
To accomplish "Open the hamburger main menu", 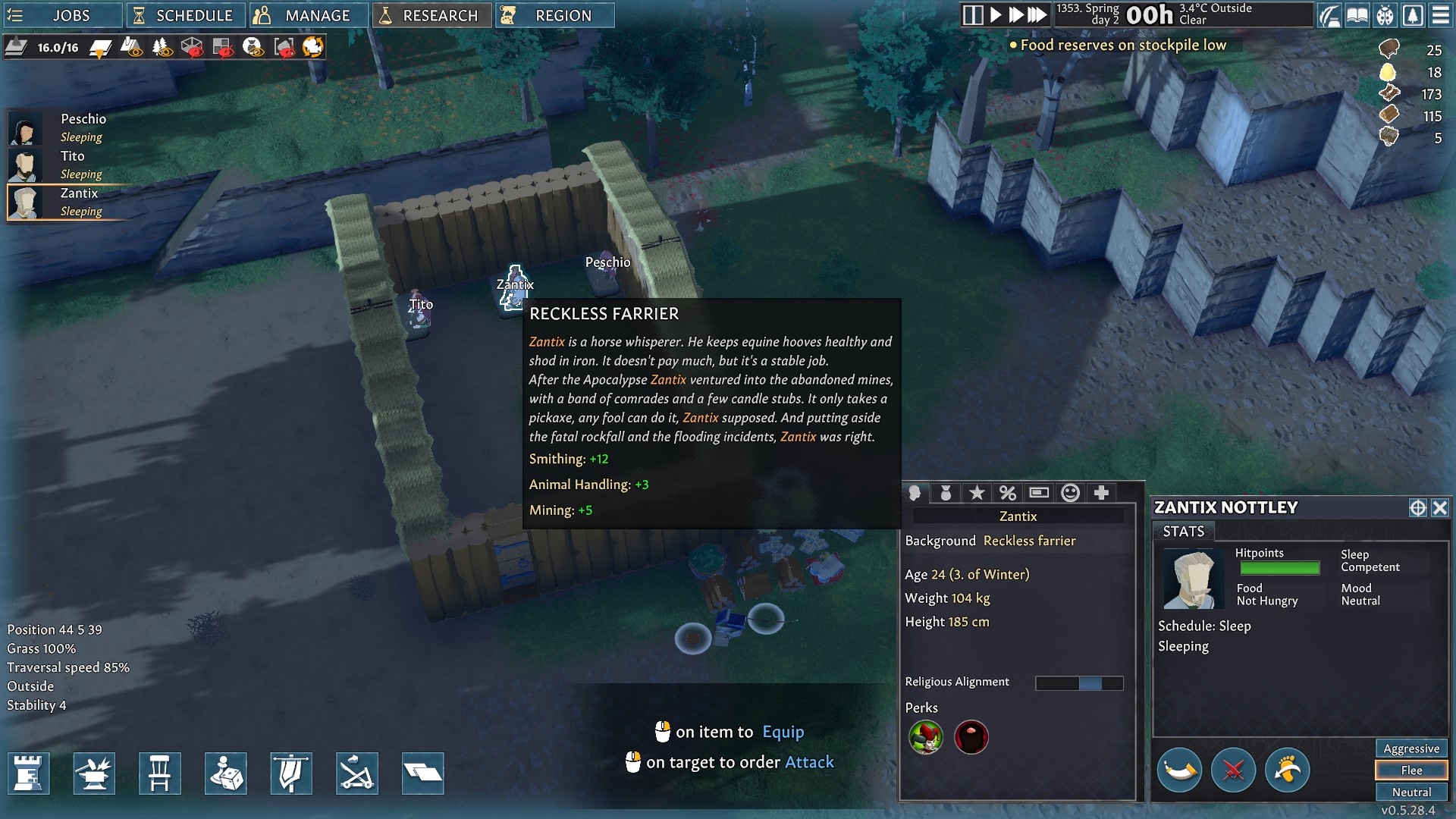I will click(1441, 15).
